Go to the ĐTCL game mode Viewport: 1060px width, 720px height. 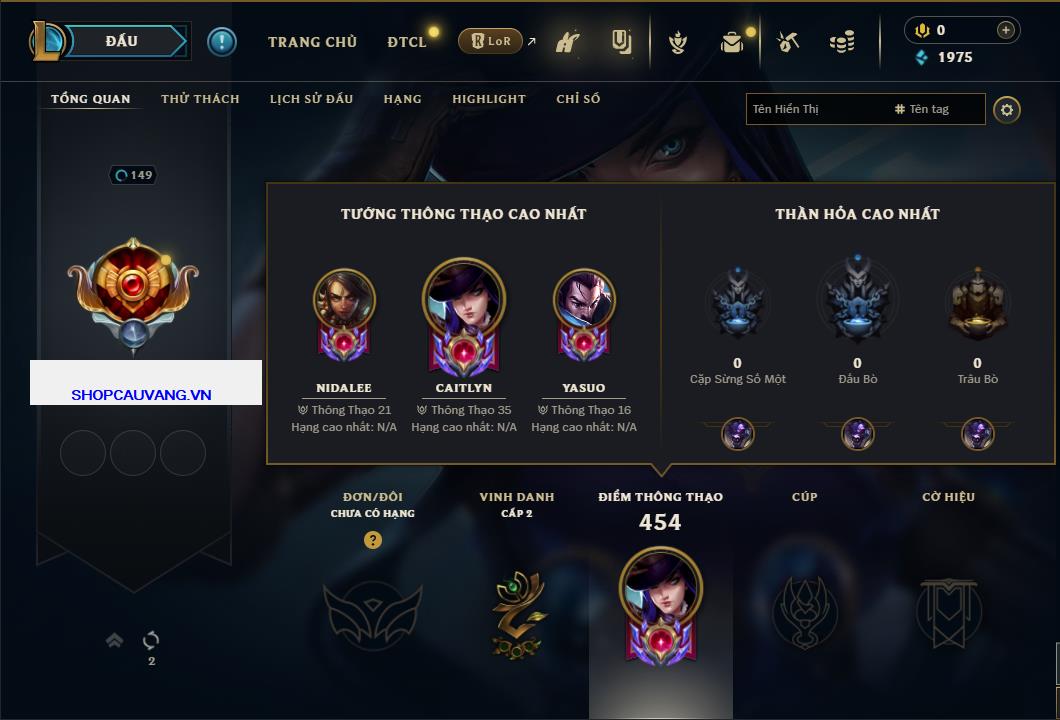(407, 42)
